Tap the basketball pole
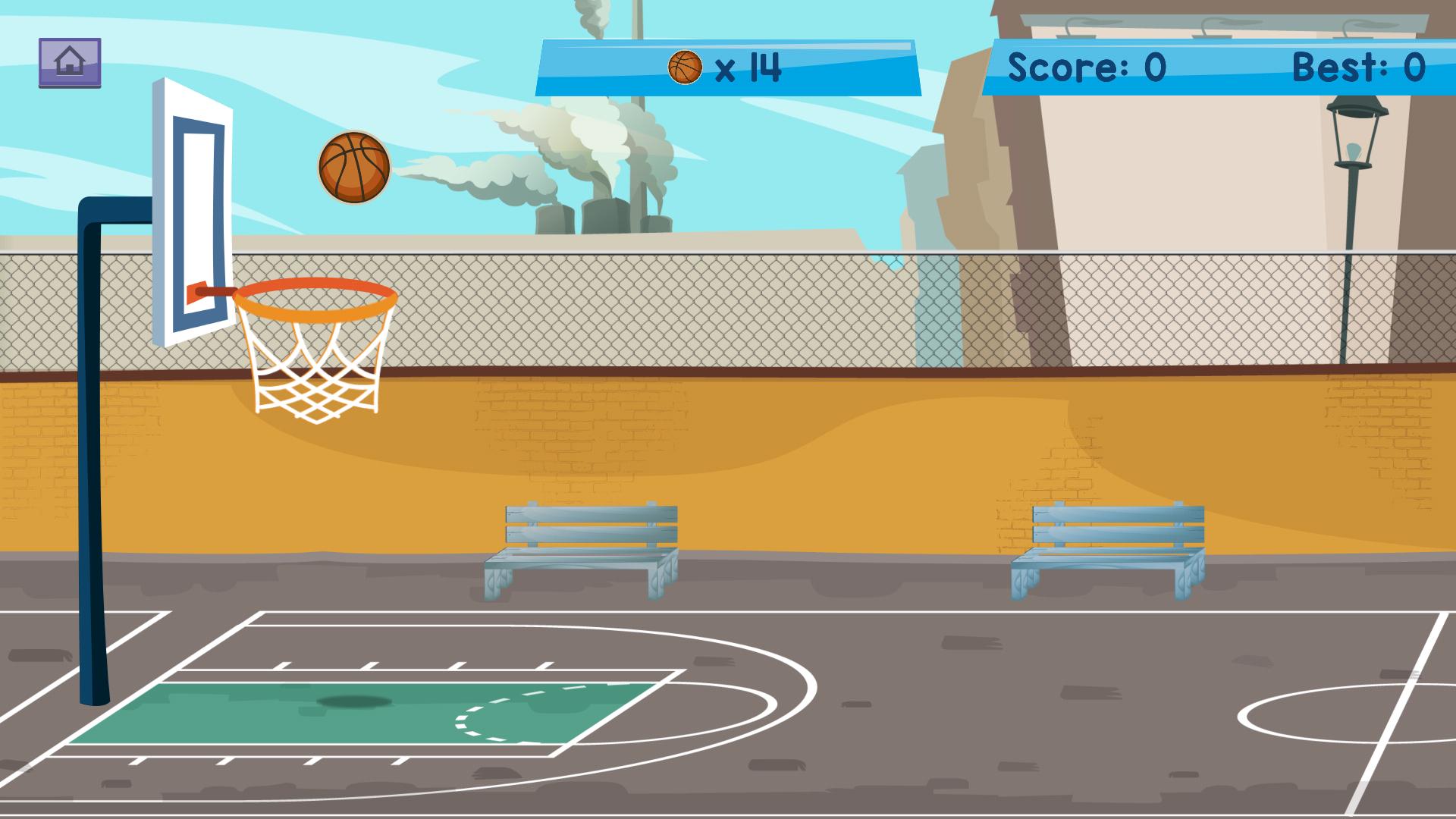Image resolution: width=1456 pixels, height=819 pixels. 93,493
